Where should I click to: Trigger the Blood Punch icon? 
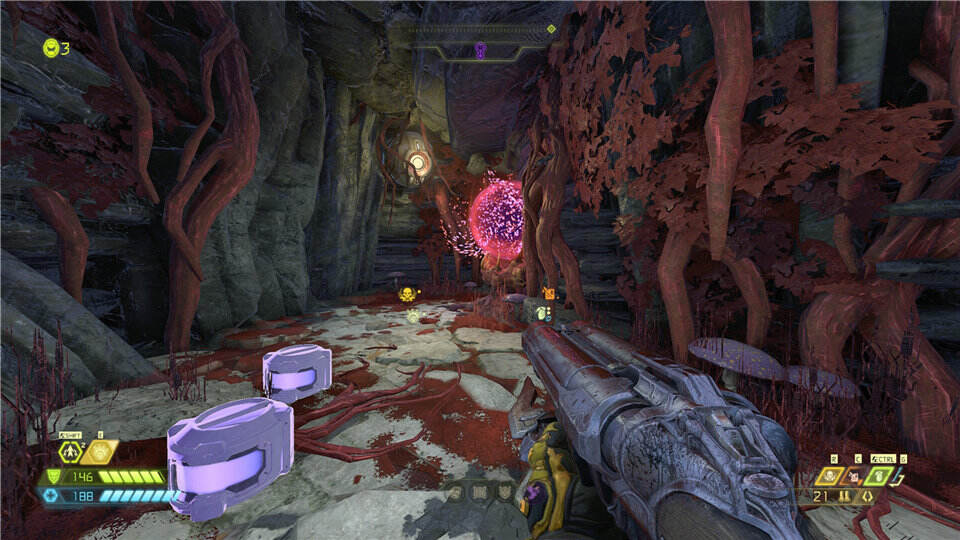pos(100,453)
